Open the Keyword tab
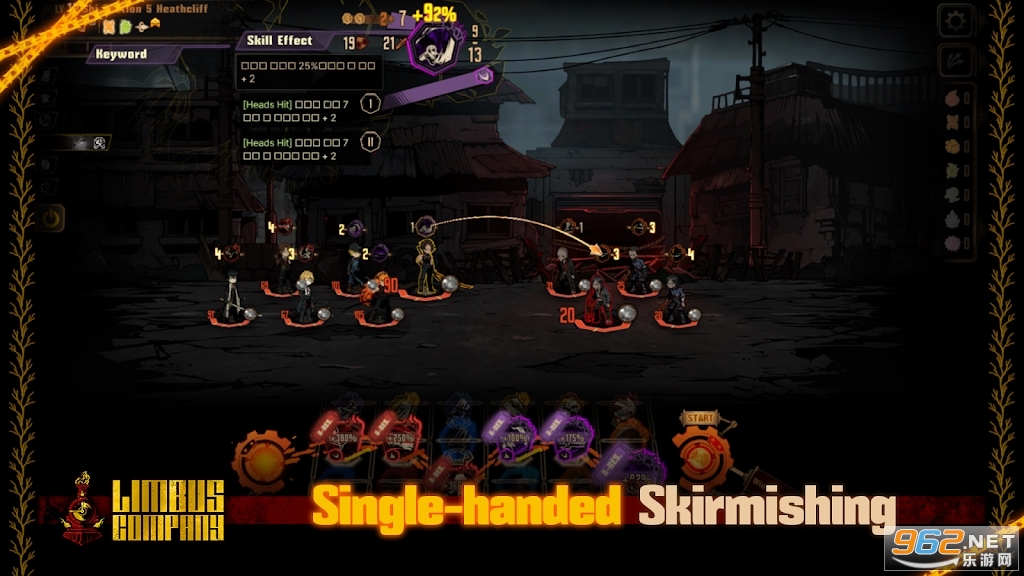Viewport: 1024px width, 576px height. 122,54
